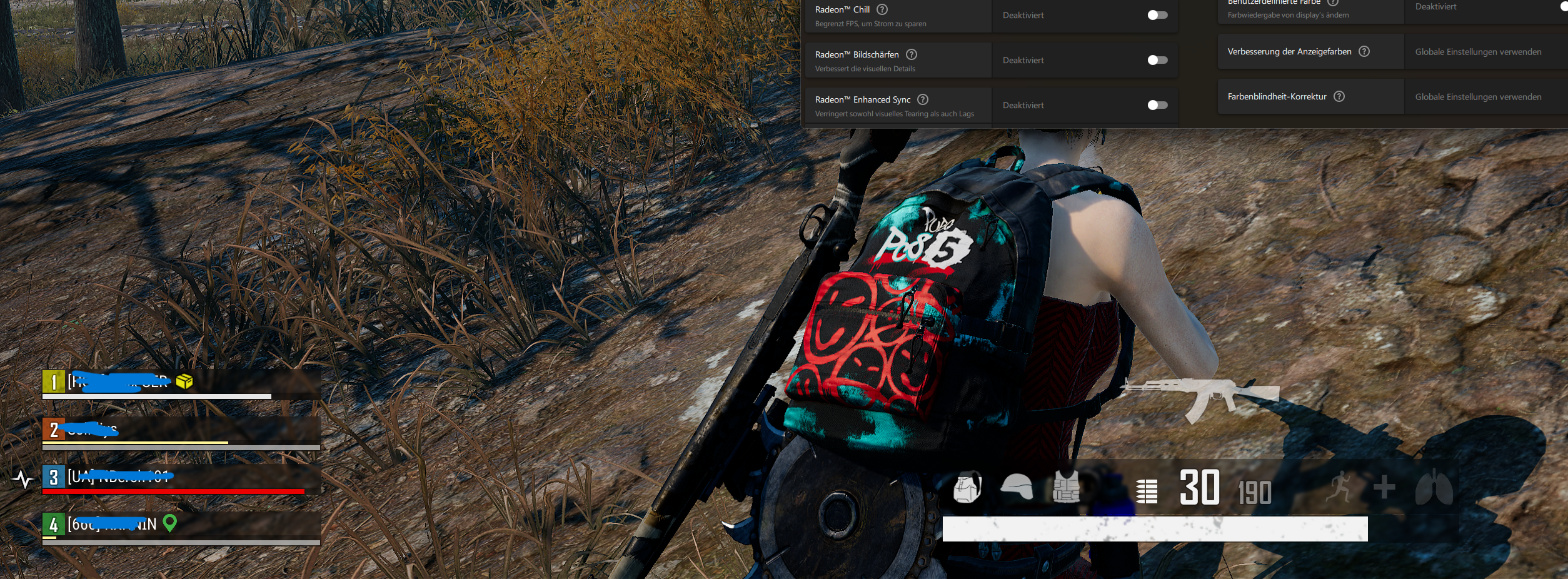Click the boost plus icon near the lungs
This screenshot has height=579, width=1568.
click(1384, 486)
